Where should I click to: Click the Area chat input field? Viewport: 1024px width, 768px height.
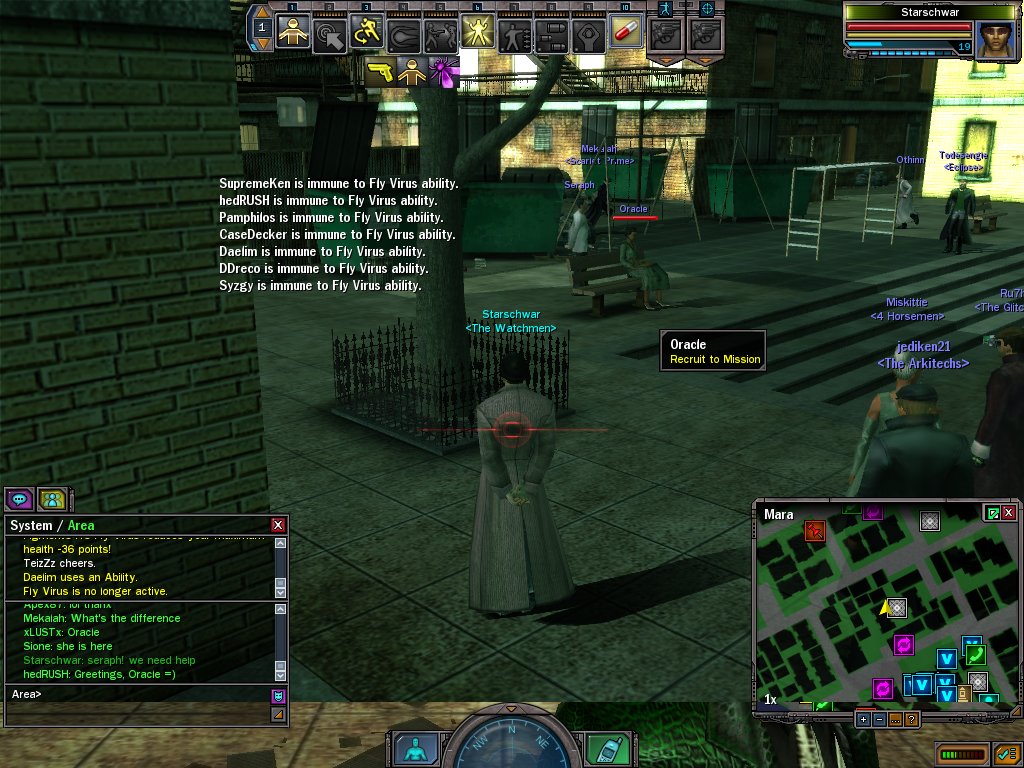(138, 693)
